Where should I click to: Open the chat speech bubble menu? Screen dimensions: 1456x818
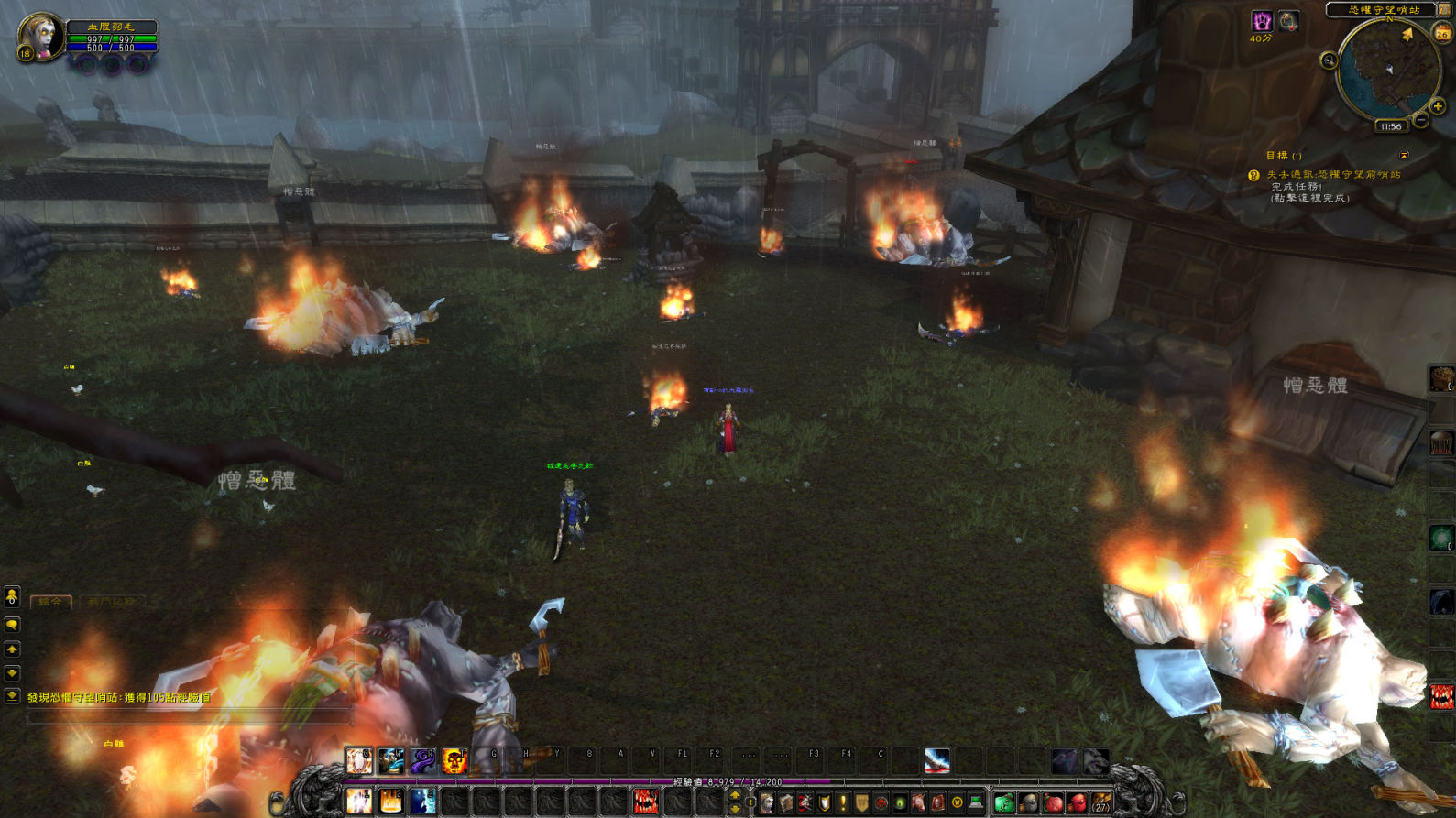12,624
